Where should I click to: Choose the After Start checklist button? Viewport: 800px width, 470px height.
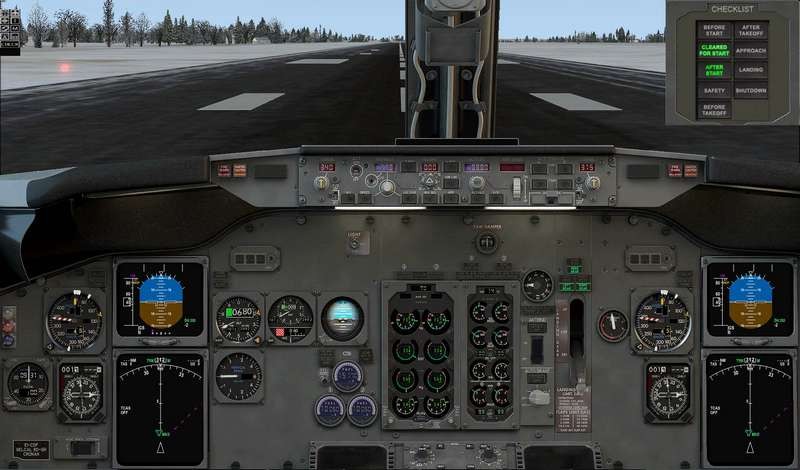[x=714, y=70]
